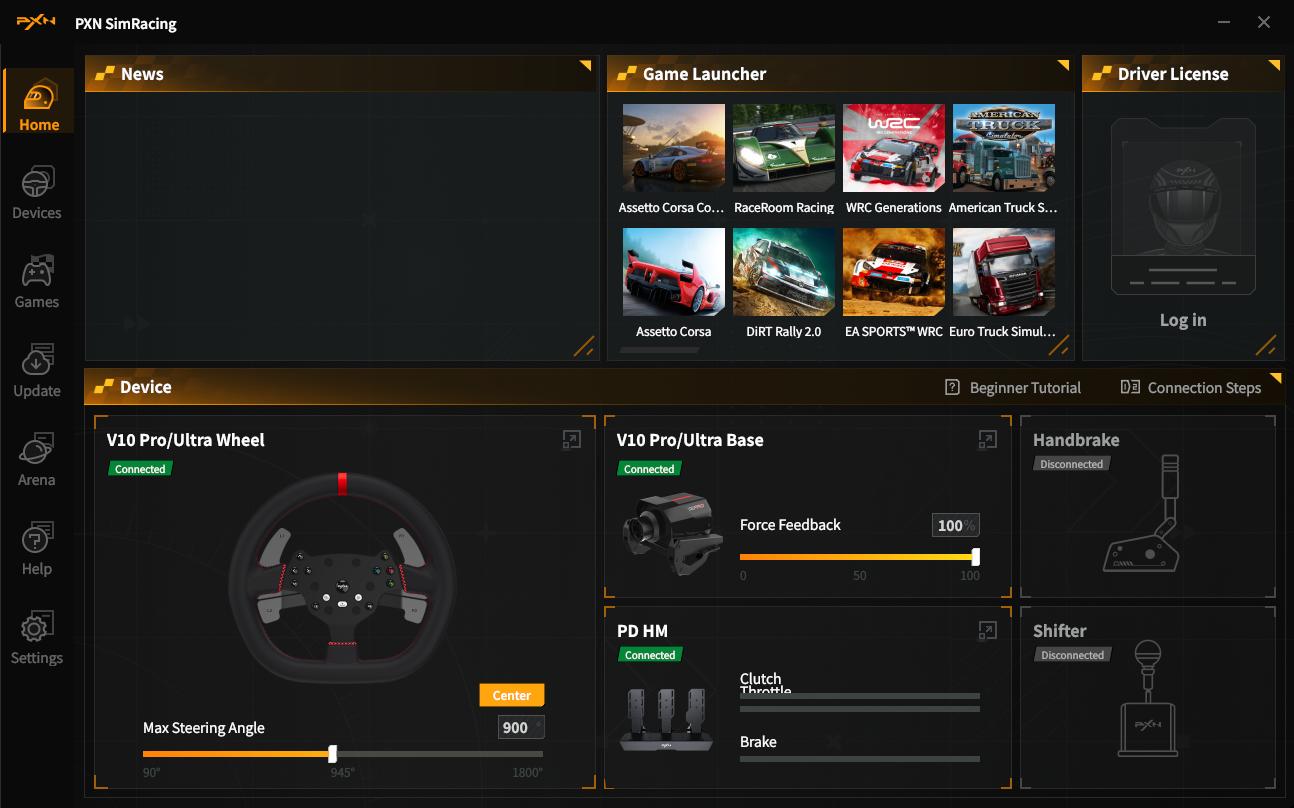Click the orange Center button
Viewport: 1294px width, 808px height.
511,695
